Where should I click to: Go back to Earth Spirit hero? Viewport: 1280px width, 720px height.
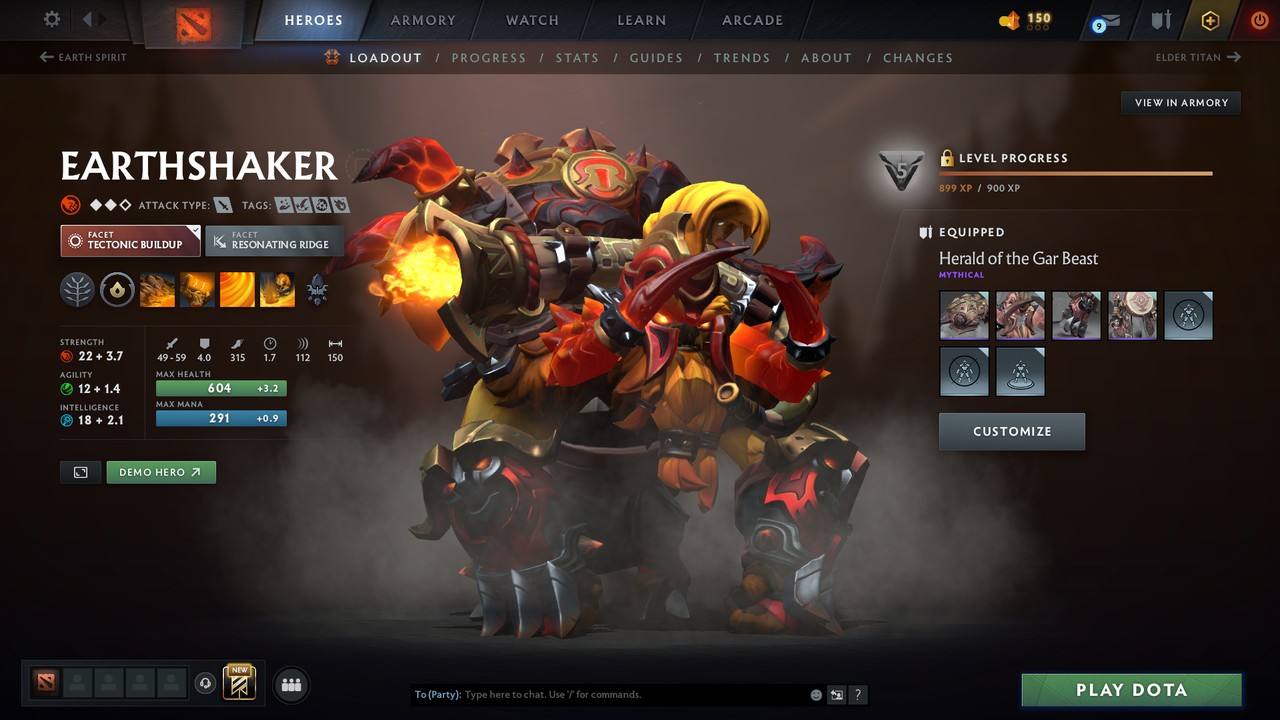point(83,57)
